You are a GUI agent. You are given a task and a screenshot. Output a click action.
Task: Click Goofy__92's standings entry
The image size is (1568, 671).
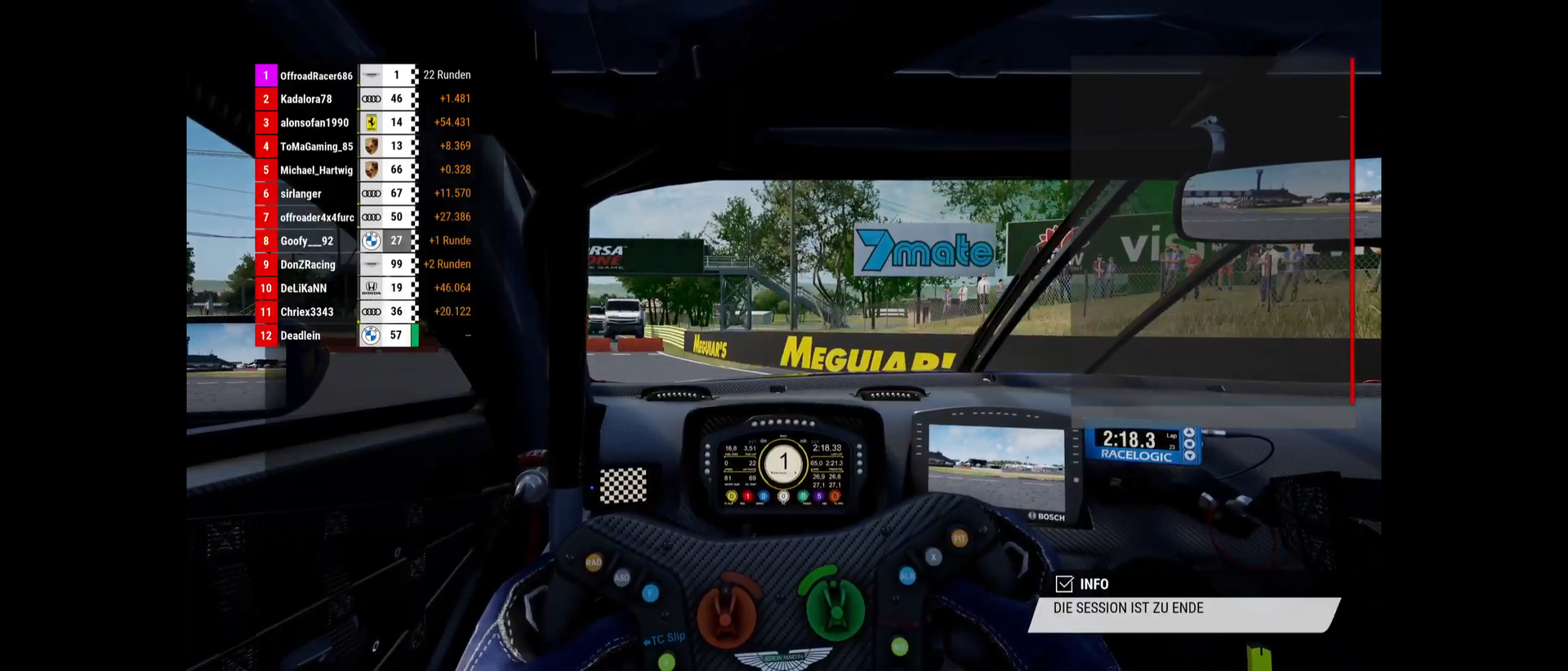(x=307, y=242)
